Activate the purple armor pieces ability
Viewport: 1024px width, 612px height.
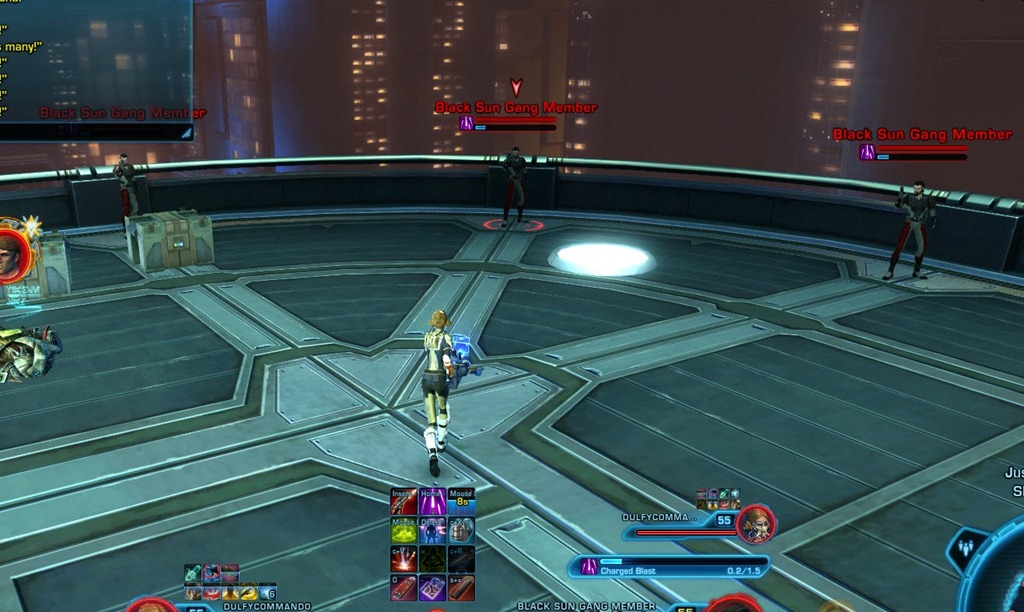pos(432,588)
